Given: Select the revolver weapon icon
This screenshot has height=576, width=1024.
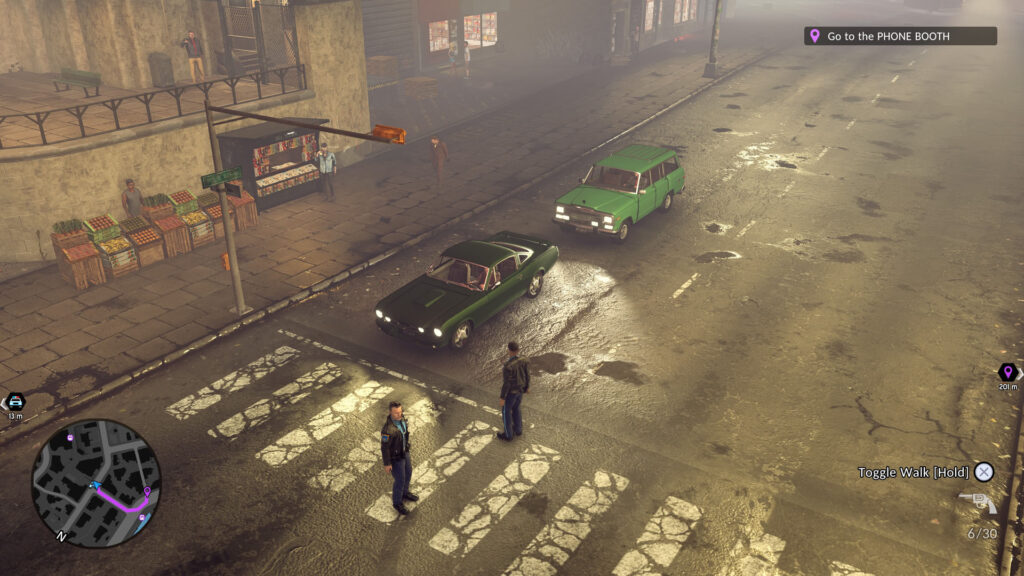Looking at the screenshot, I should pyautogui.click(x=977, y=503).
